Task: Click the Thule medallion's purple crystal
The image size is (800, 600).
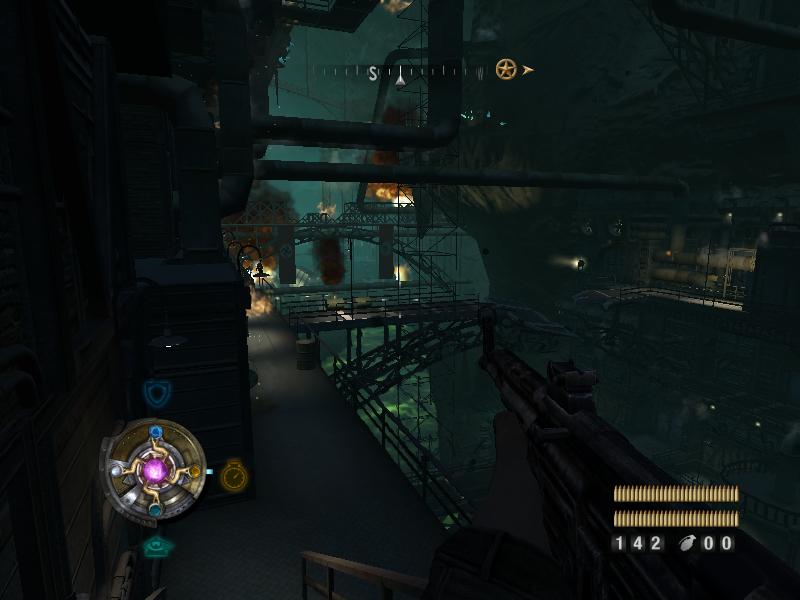Action: pyautogui.click(x=155, y=469)
